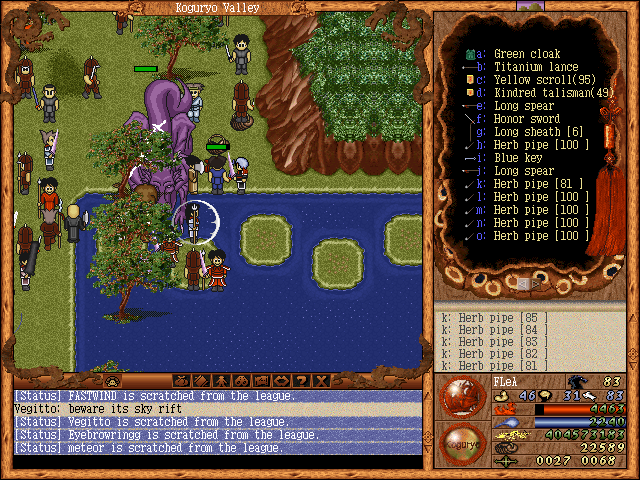Select the Green cloak in inventory
Viewport: 640px width, 480px height.
tap(527, 54)
